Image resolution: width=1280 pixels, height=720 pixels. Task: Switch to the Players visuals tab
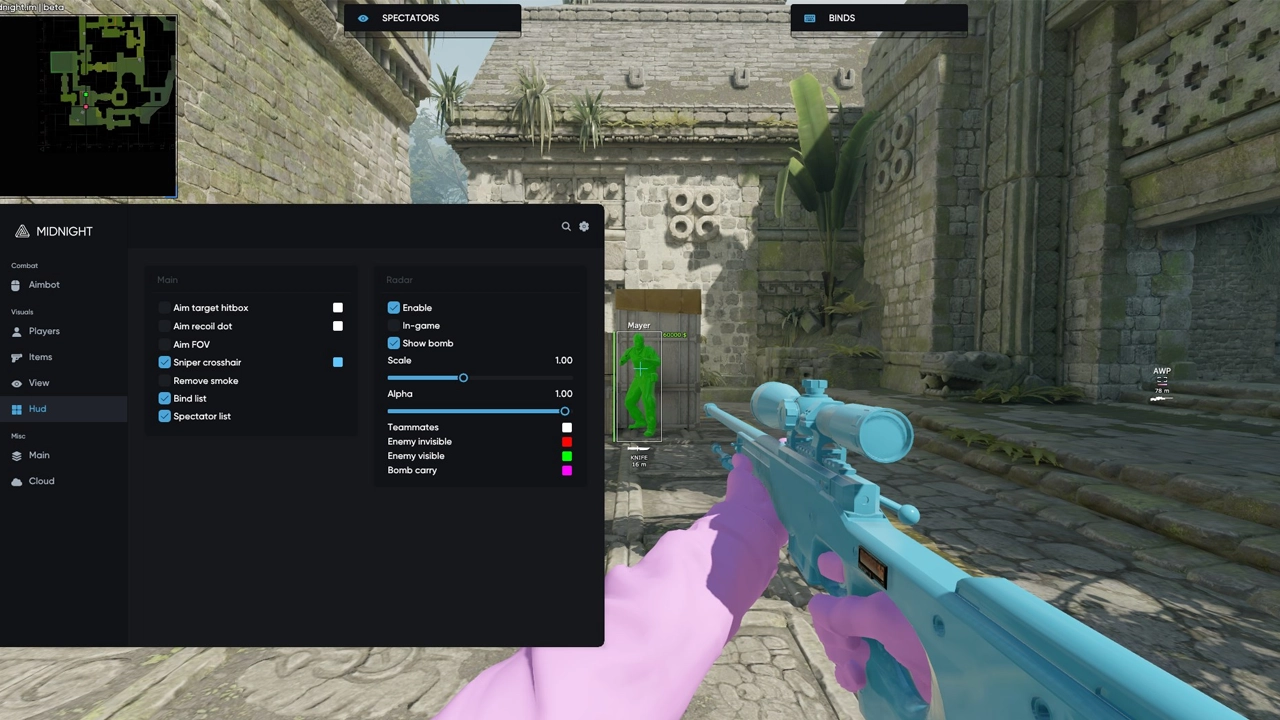point(43,331)
